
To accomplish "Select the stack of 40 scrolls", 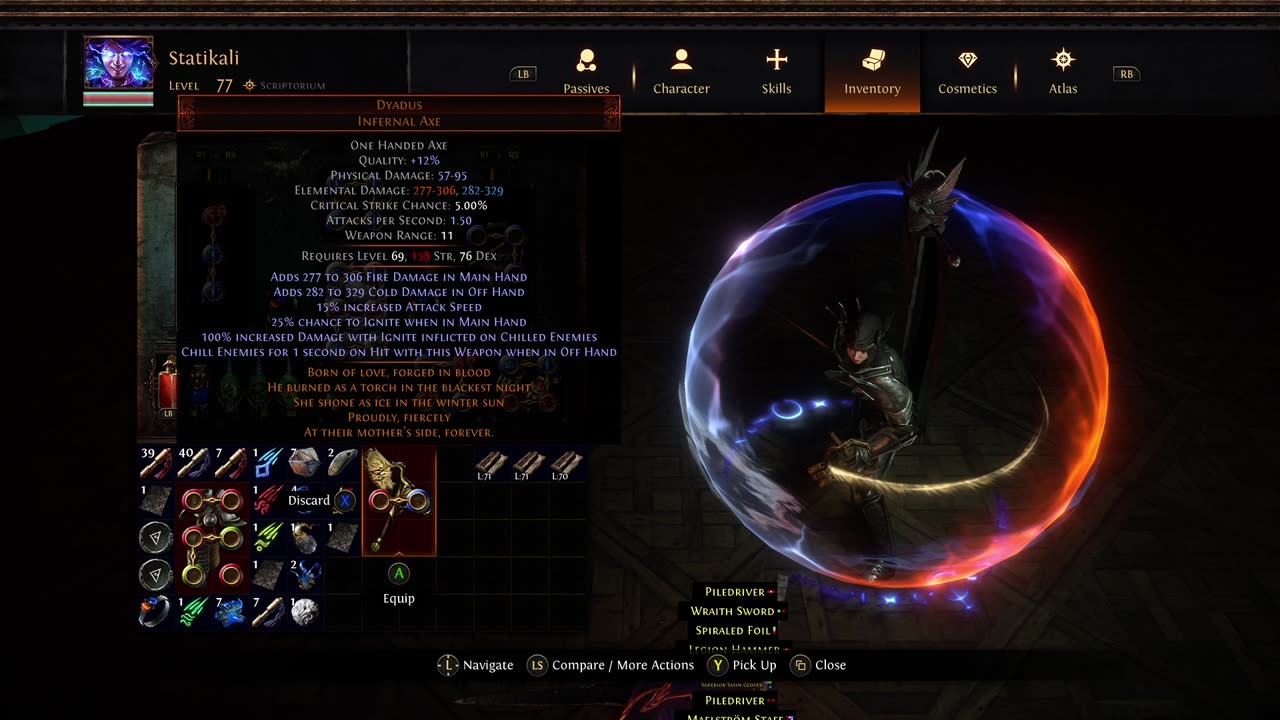I will tap(192, 463).
